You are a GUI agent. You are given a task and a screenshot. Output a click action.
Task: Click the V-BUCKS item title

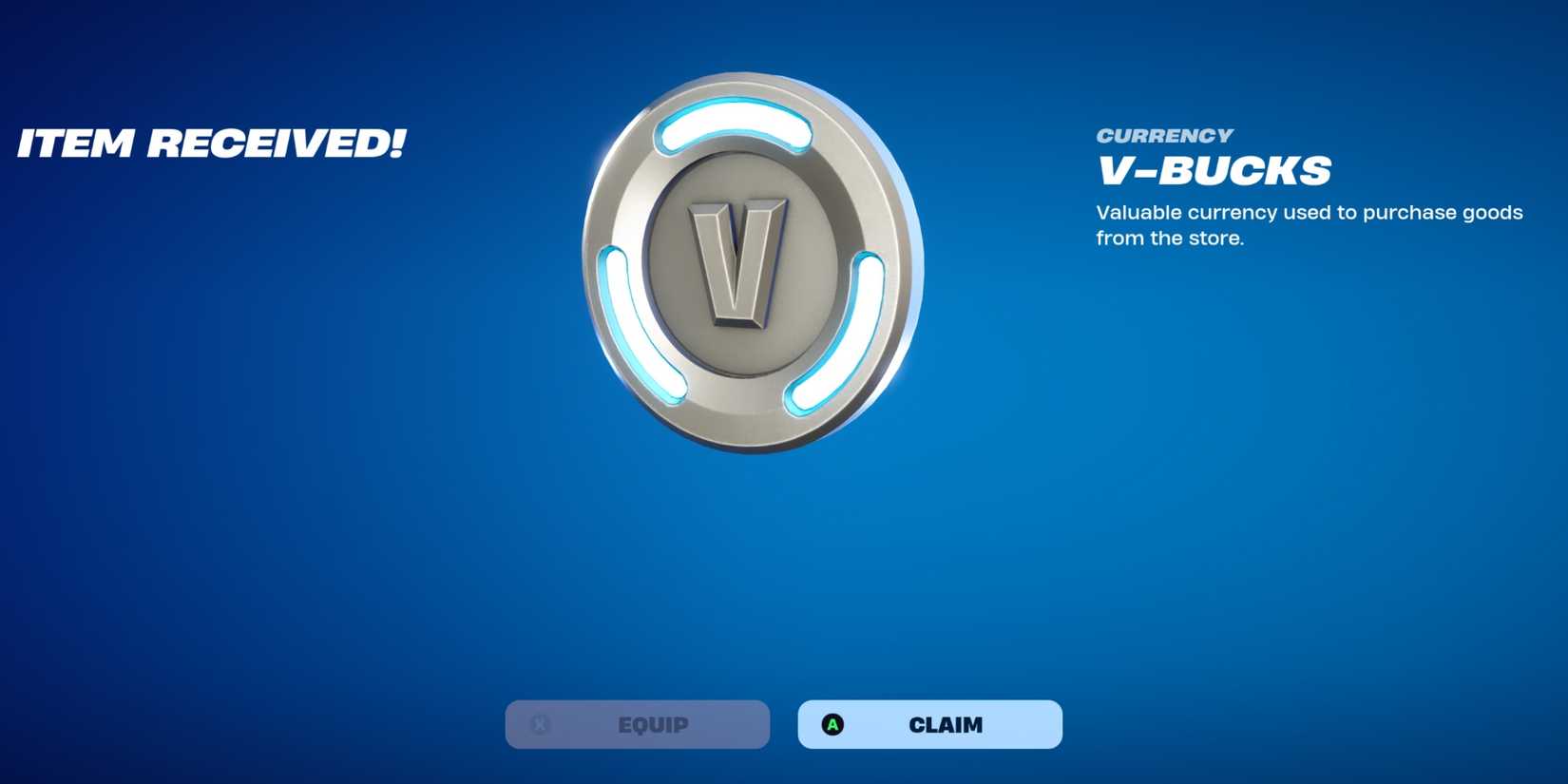tap(1214, 169)
